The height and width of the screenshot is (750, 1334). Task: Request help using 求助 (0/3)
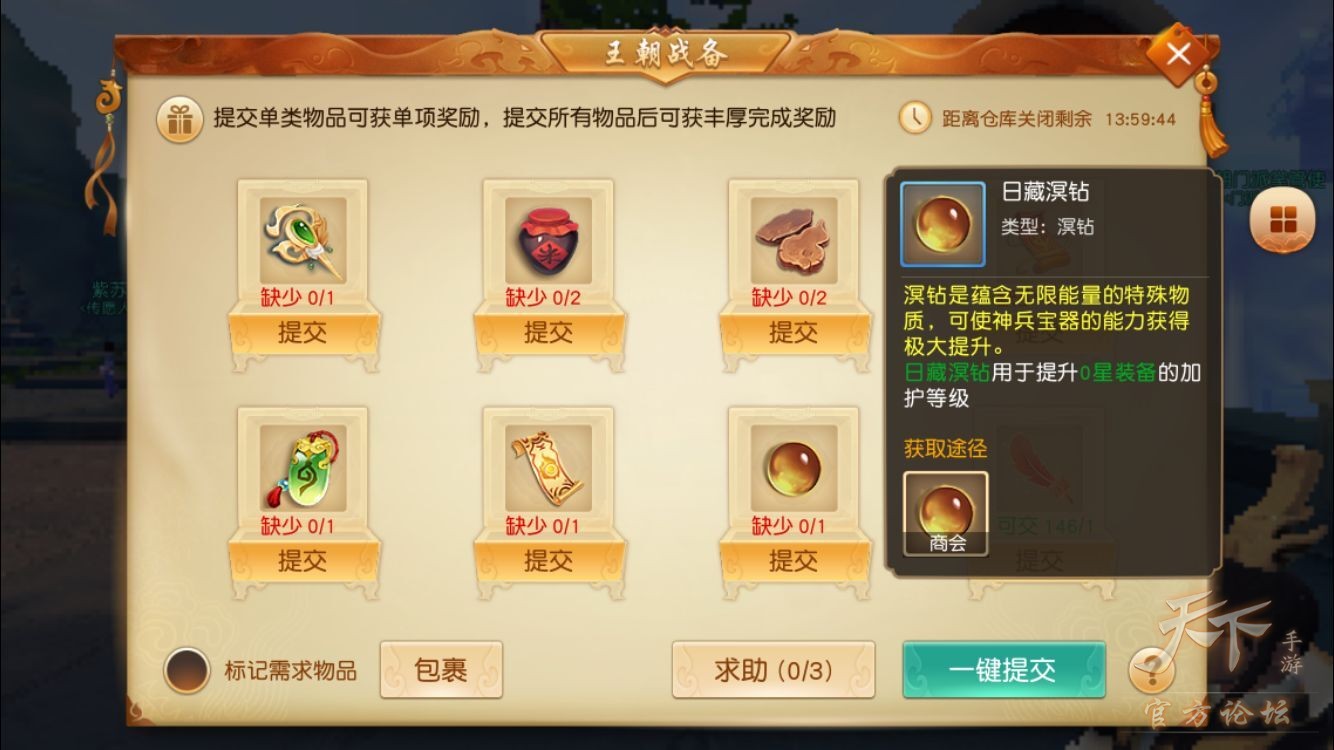[773, 668]
